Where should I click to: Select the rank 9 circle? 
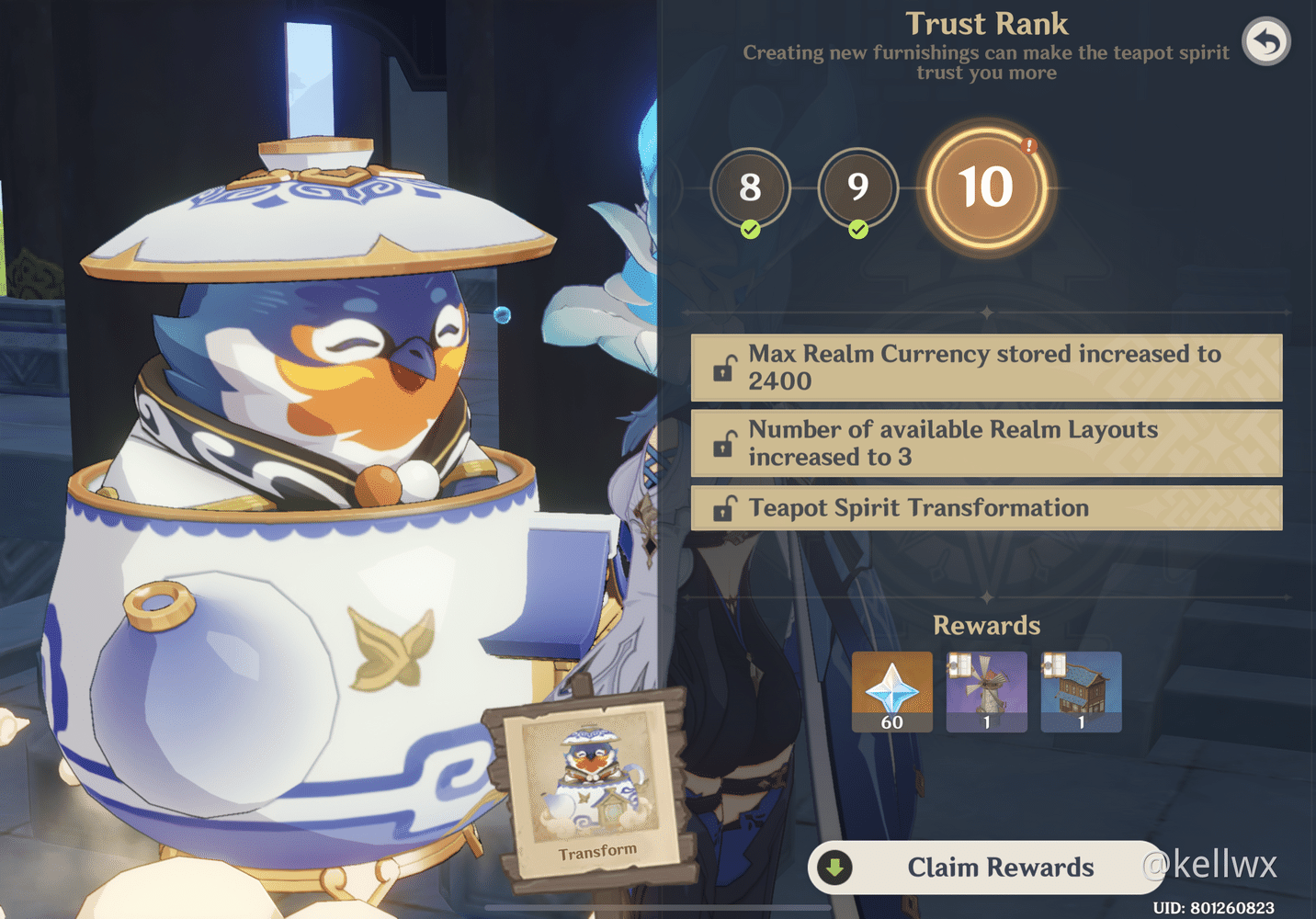click(858, 187)
